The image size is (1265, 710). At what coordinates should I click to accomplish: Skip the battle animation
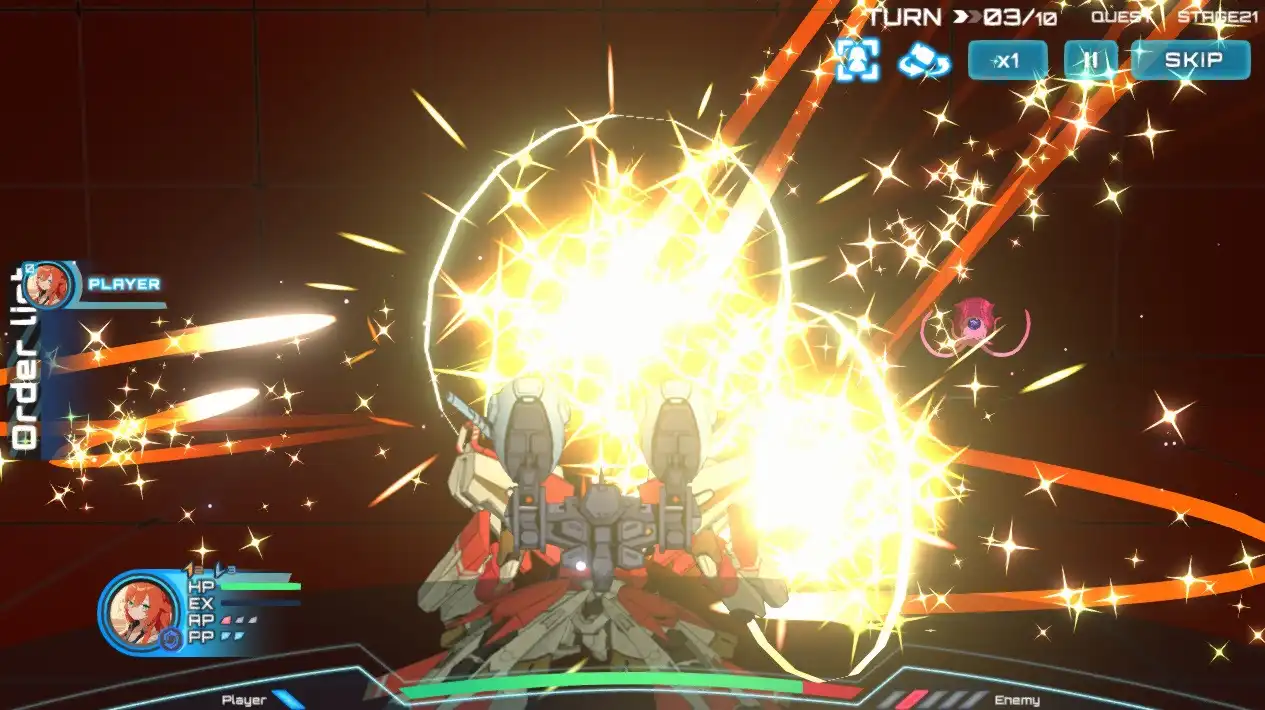(1192, 60)
